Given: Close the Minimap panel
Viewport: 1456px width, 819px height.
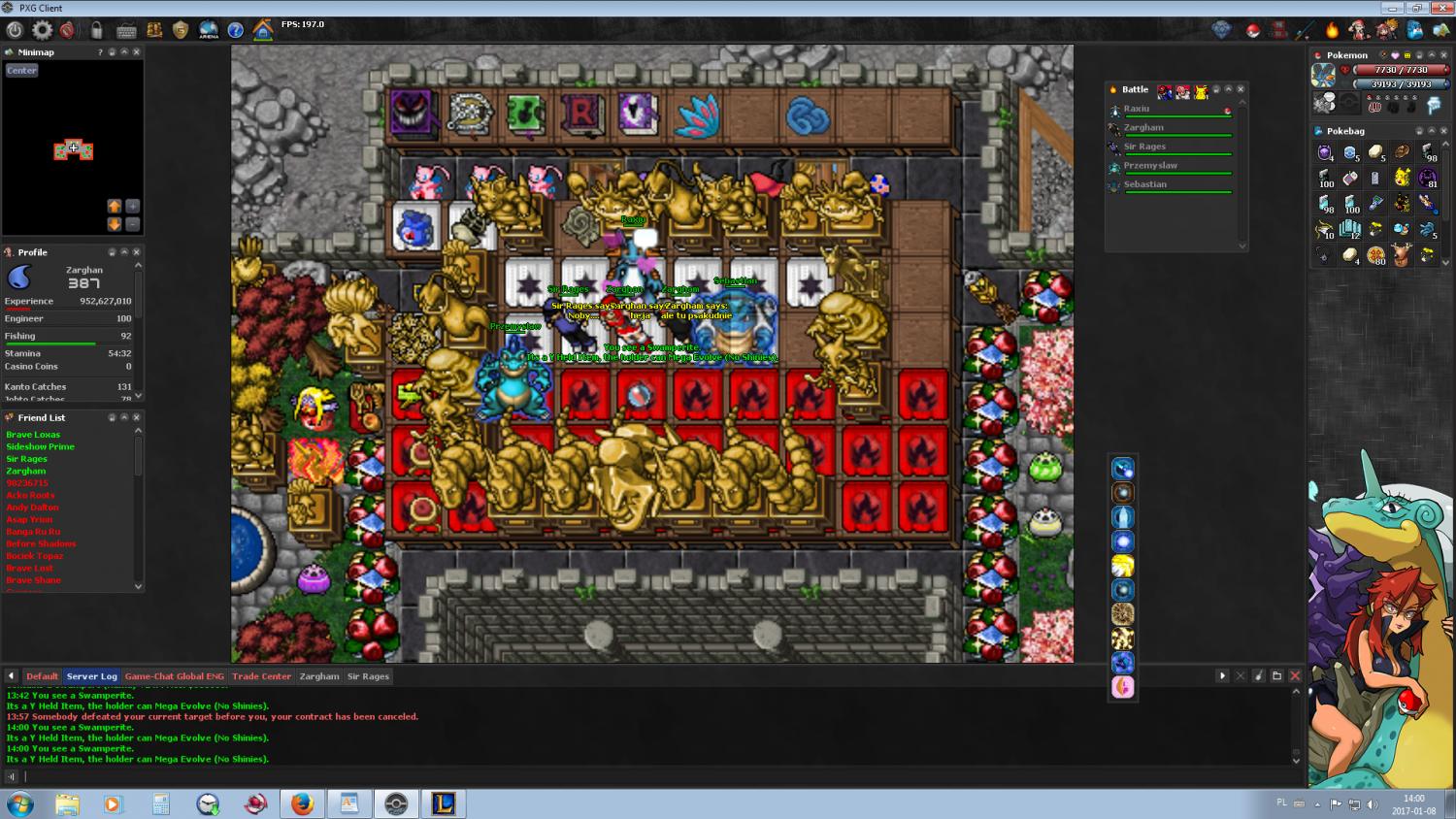Looking at the screenshot, I should [136, 52].
